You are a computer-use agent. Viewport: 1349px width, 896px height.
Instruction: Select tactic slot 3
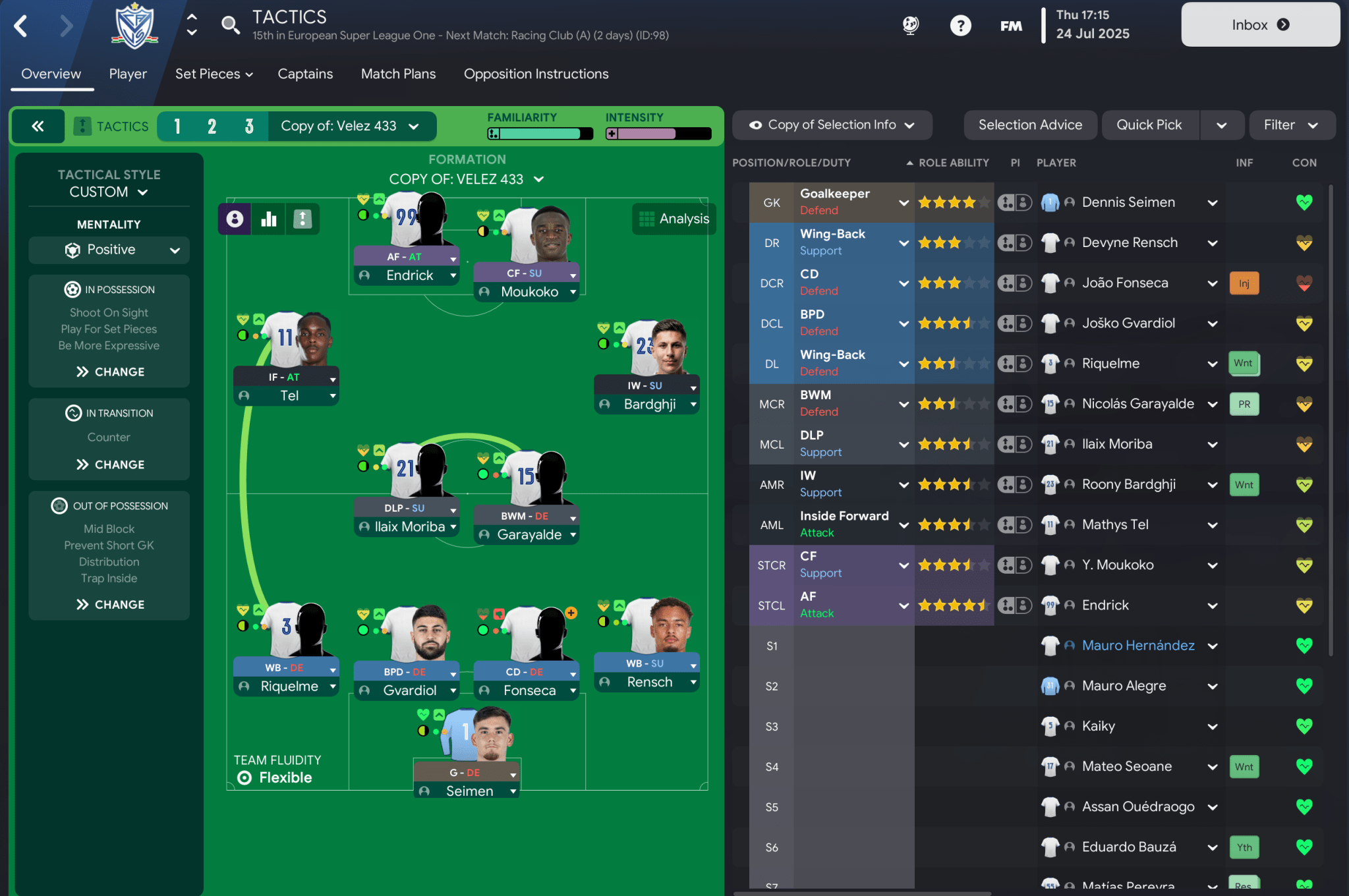[248, 126]
